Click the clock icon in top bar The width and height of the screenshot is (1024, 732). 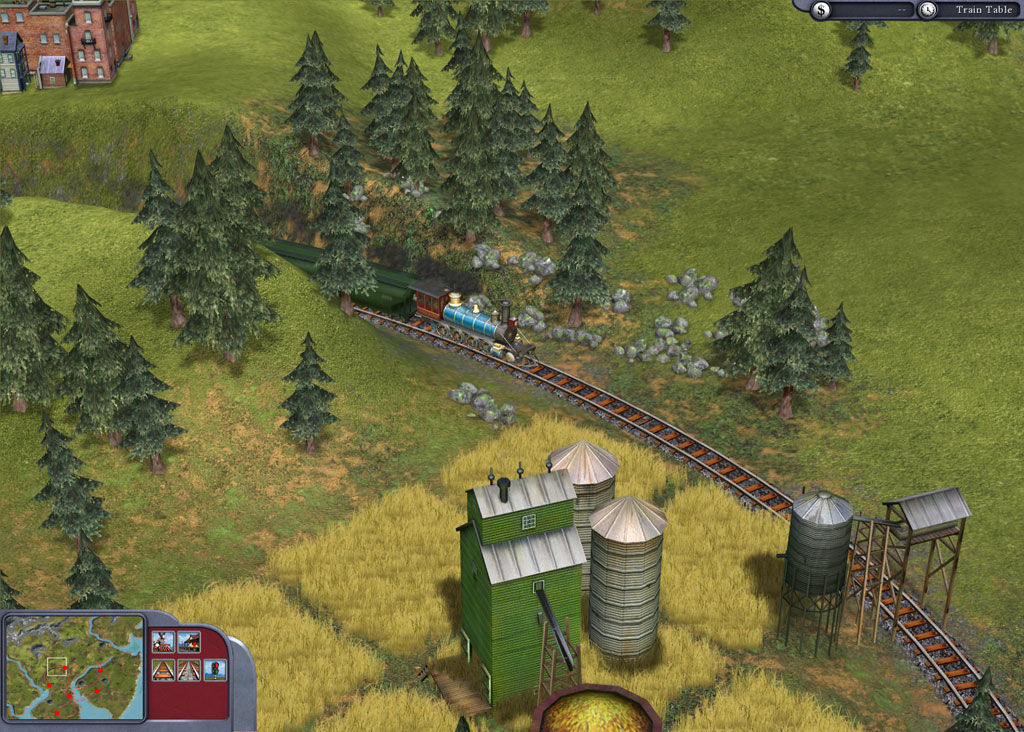pos(928,10)
